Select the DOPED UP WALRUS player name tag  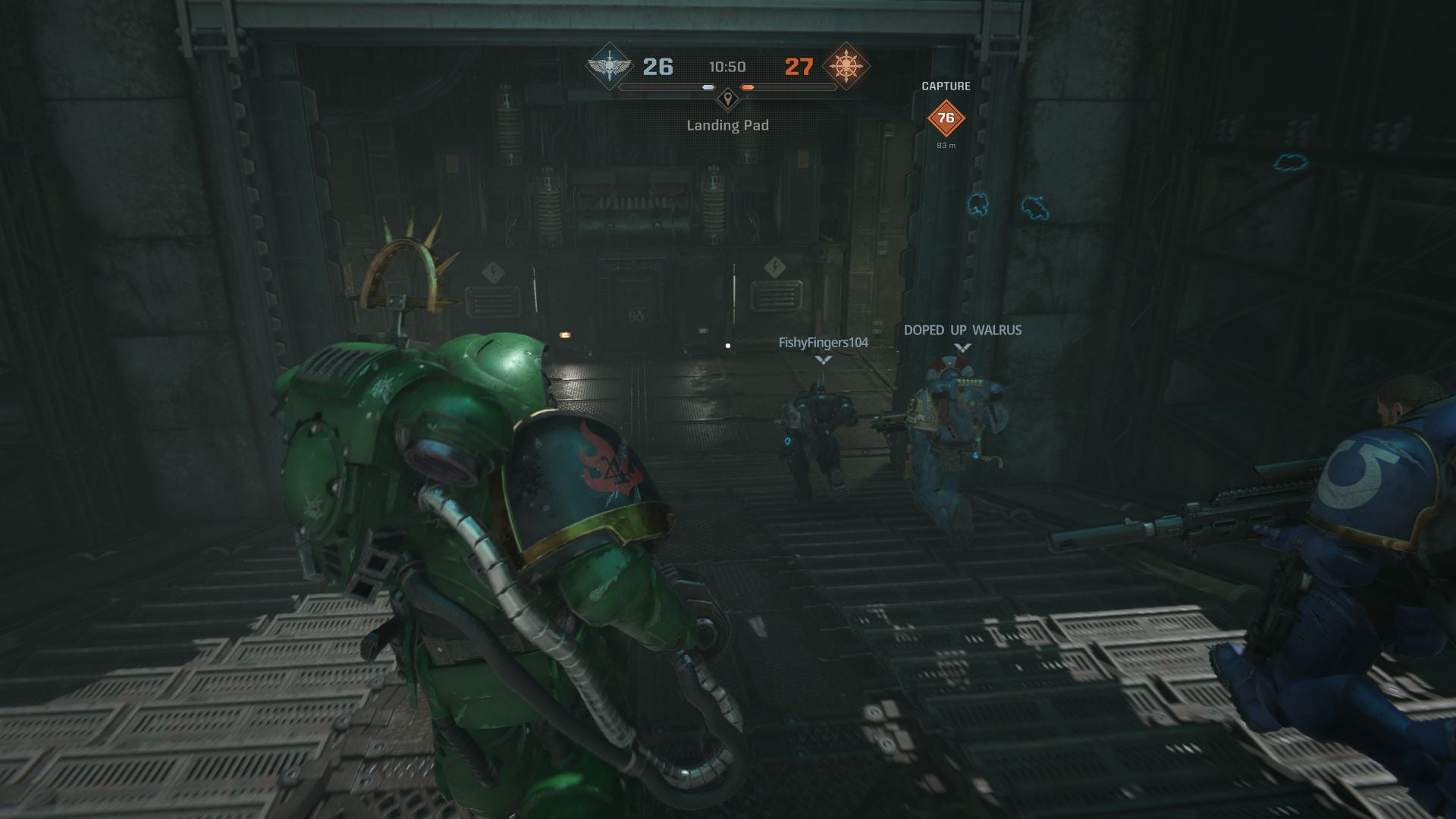pyautogui.click(x=962, y=330)
